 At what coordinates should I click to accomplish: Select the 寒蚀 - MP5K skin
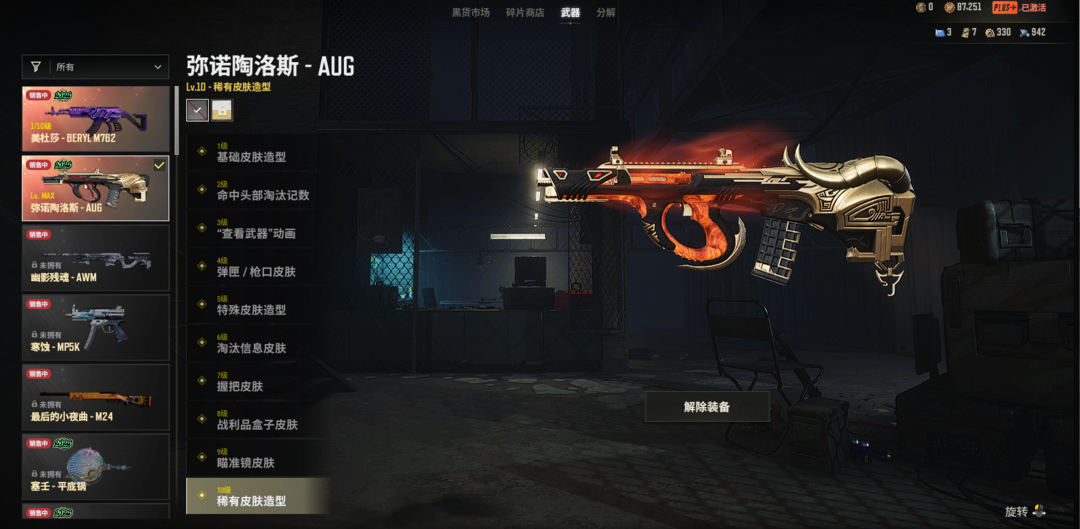coord(96,327)
